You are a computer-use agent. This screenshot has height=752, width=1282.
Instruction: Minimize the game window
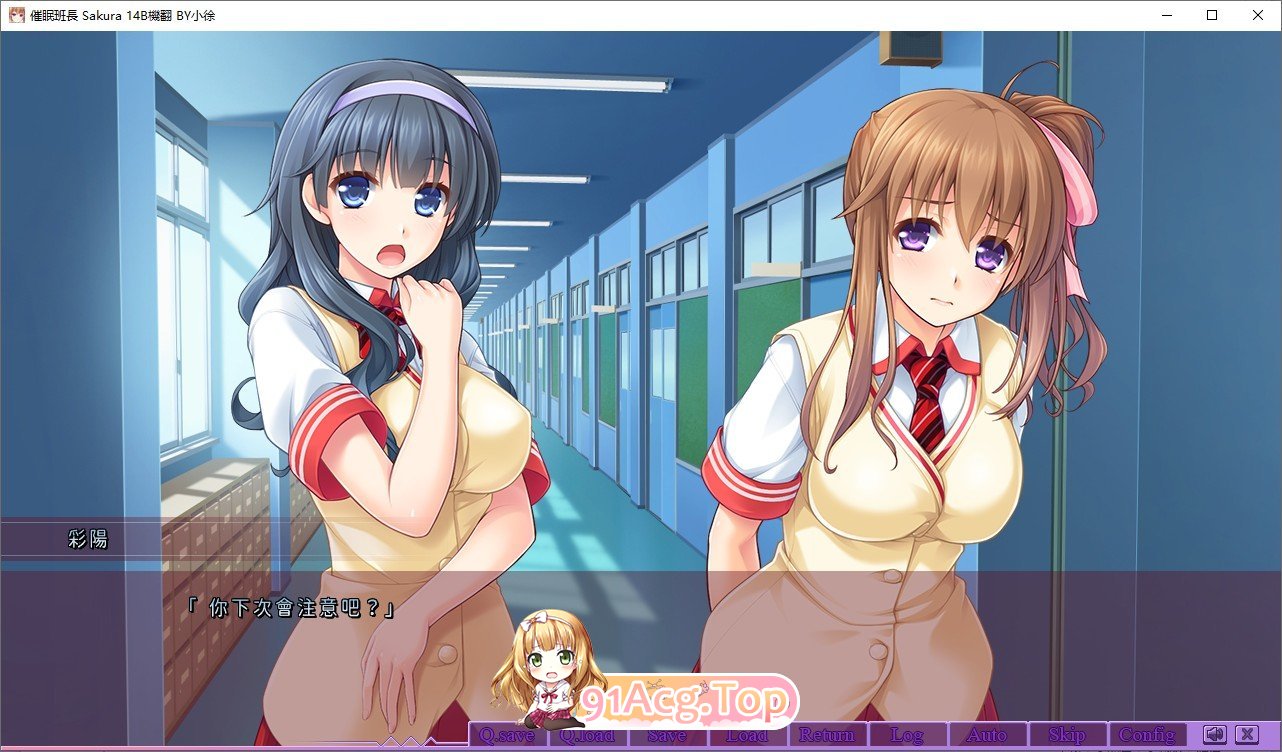pyautogui.click(x=1166, y=15)
